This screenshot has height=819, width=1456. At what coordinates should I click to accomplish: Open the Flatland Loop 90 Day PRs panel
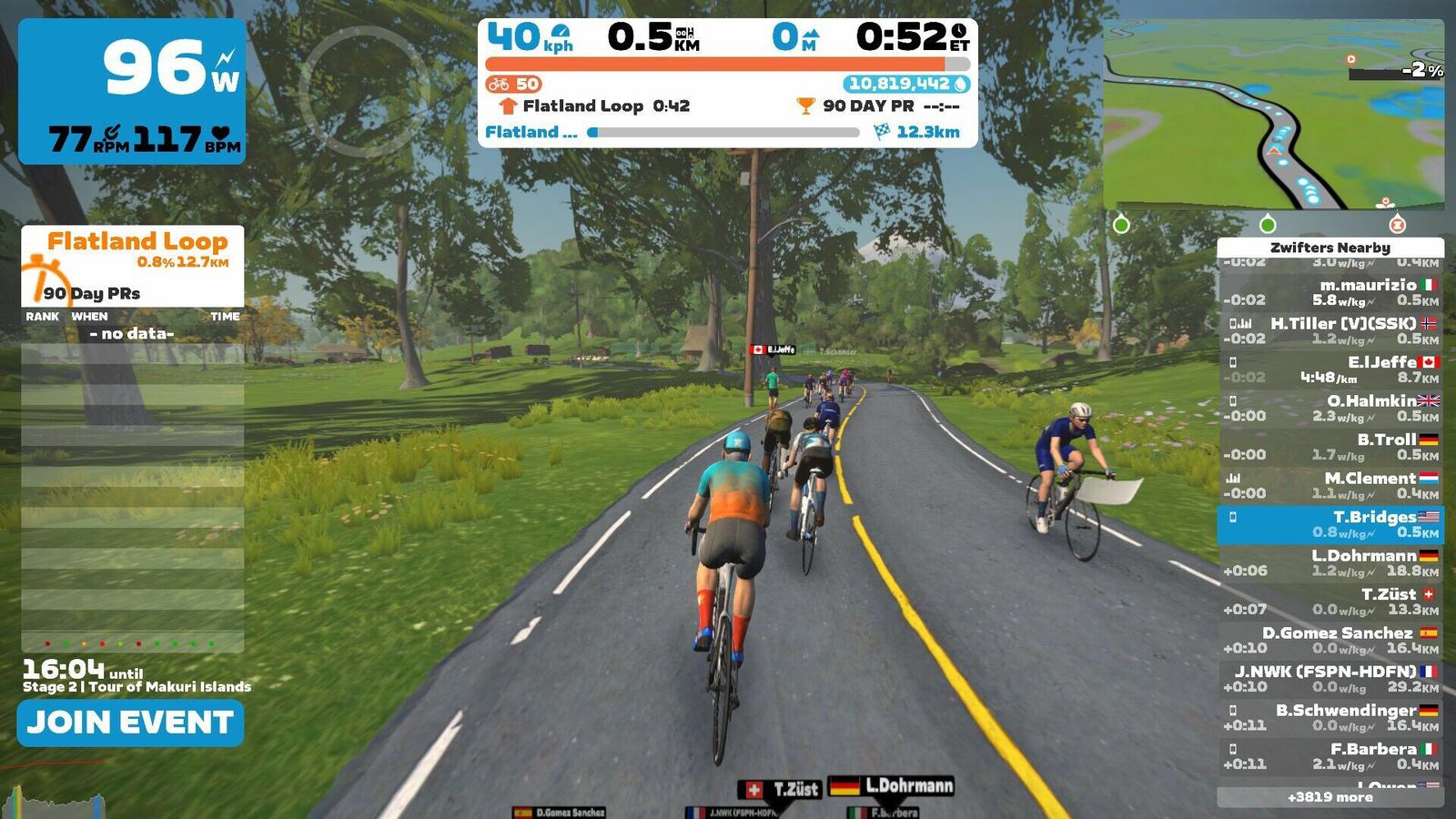click(133, 266)
